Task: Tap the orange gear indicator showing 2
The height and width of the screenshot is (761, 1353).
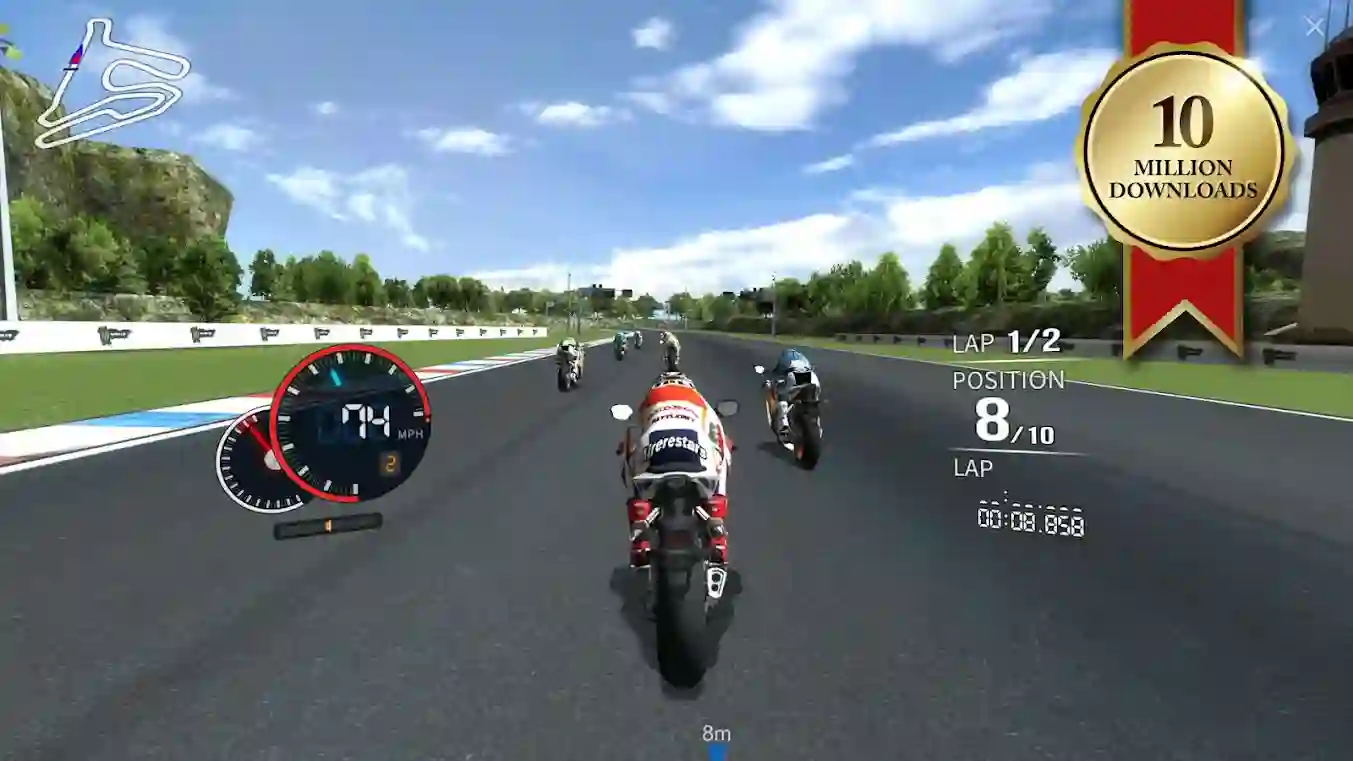Action: click(390, 462)
